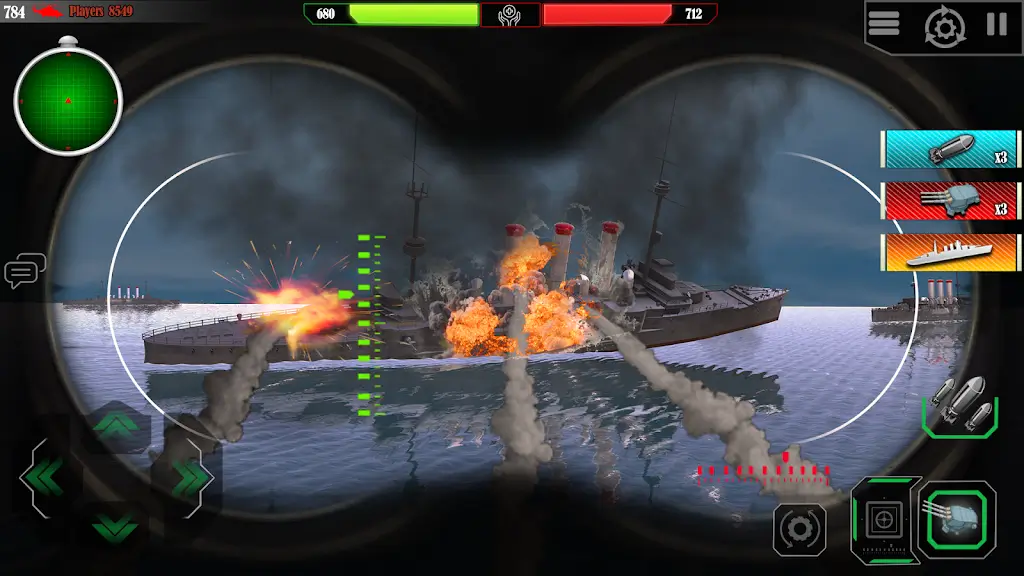The image size is (1024, 576).
Task: Tap the green radar minimap
Action: point(68,101)
